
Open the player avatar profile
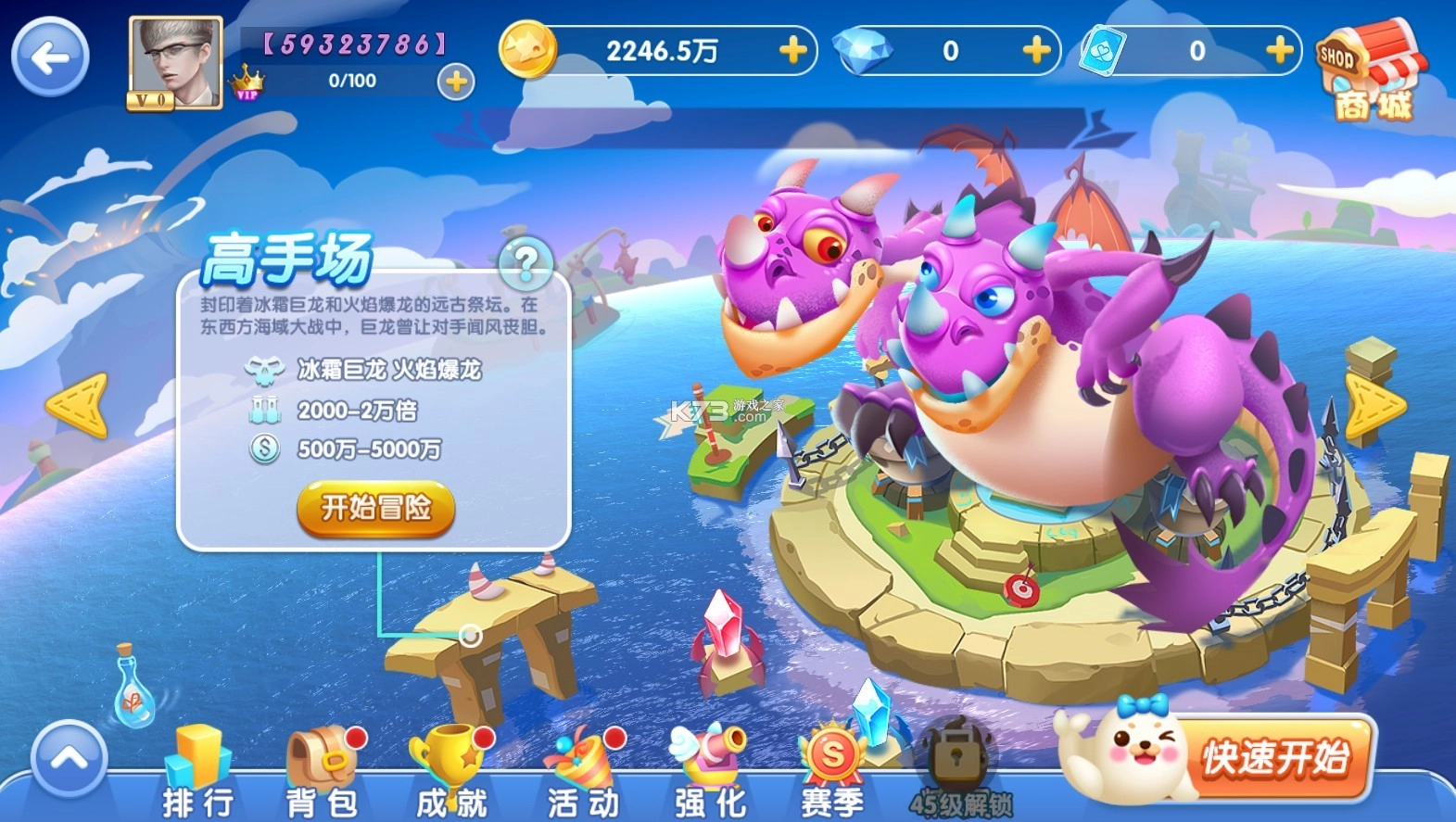point(175,63)
